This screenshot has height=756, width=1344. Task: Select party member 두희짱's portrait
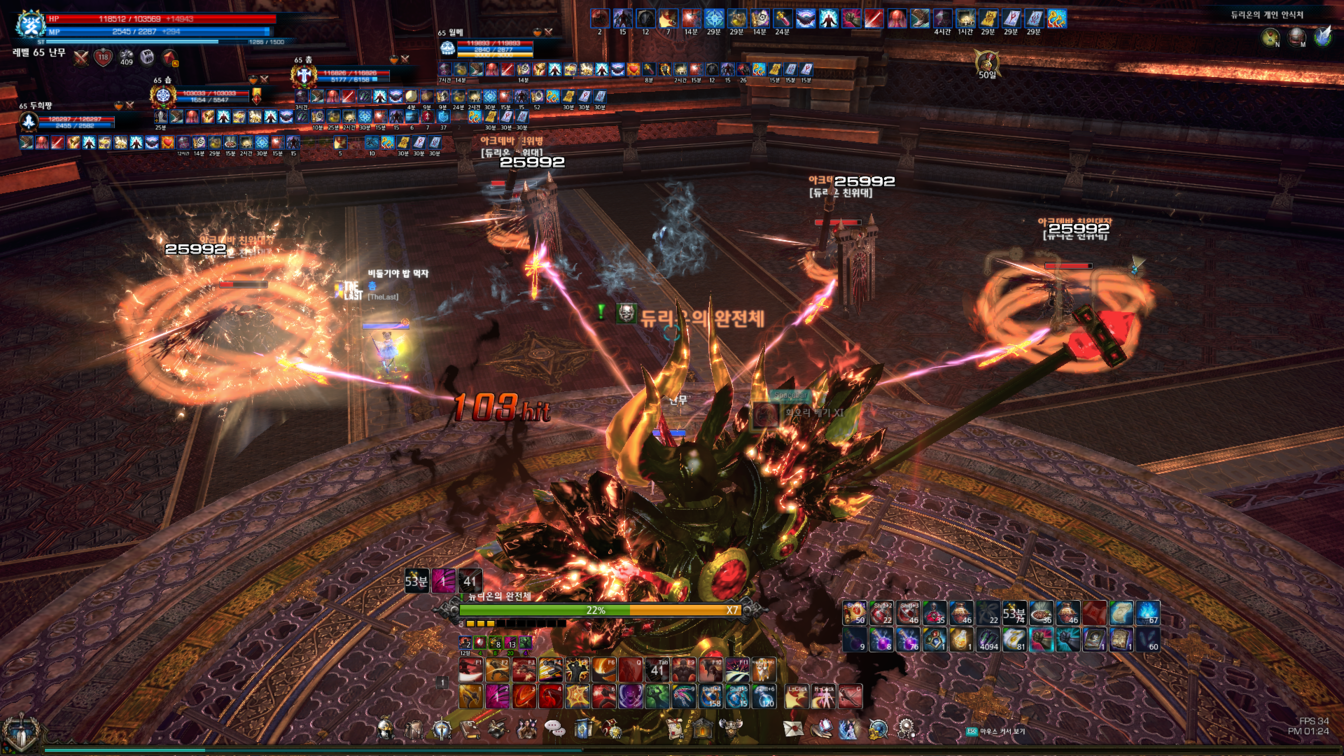tap(29, 122)
